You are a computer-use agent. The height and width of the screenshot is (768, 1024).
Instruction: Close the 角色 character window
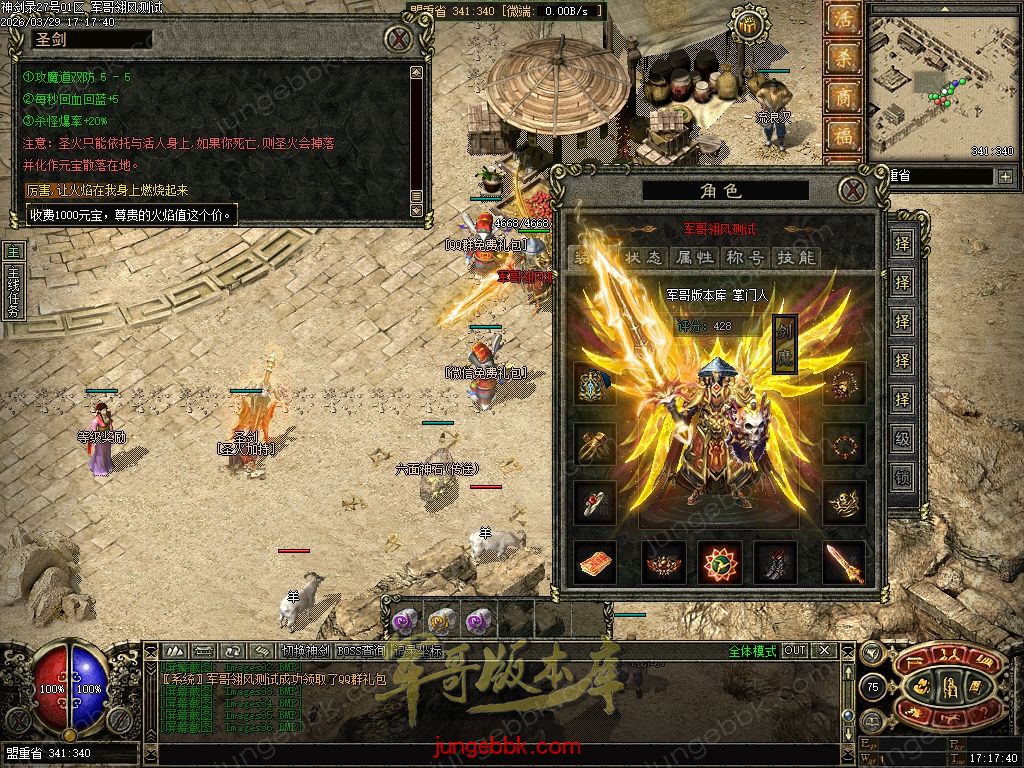851,189
